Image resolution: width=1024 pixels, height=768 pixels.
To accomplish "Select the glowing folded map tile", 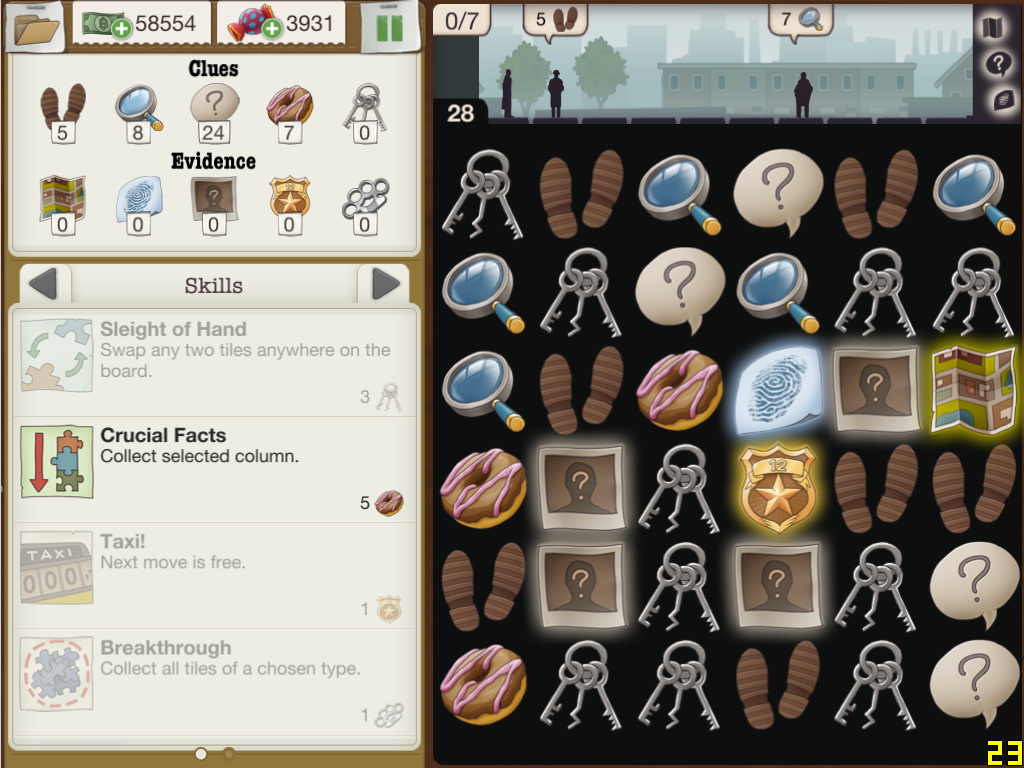I will coord(973,390).
